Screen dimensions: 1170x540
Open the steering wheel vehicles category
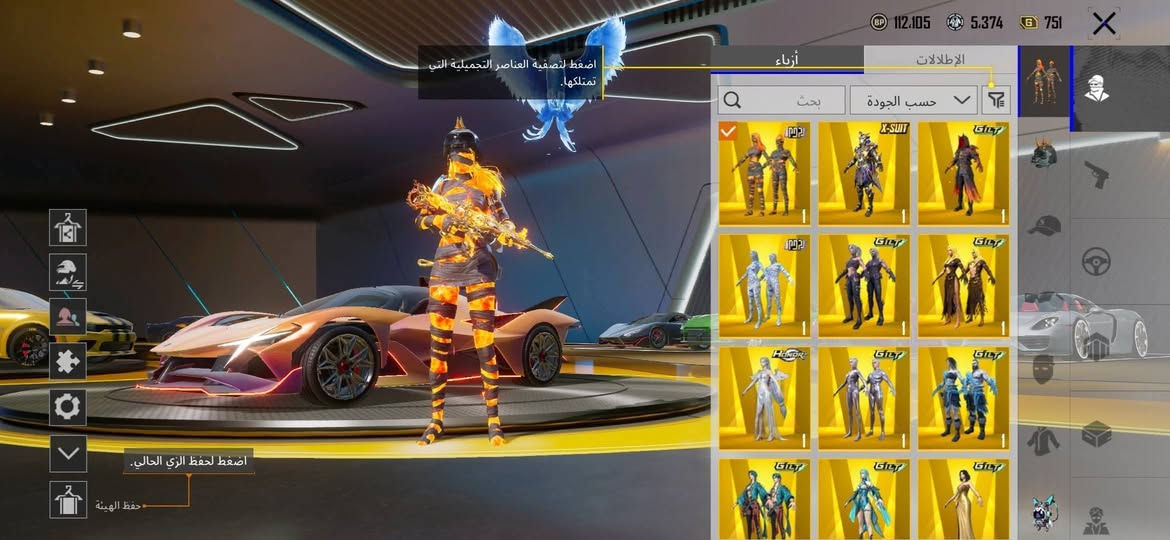[1098, 262]
